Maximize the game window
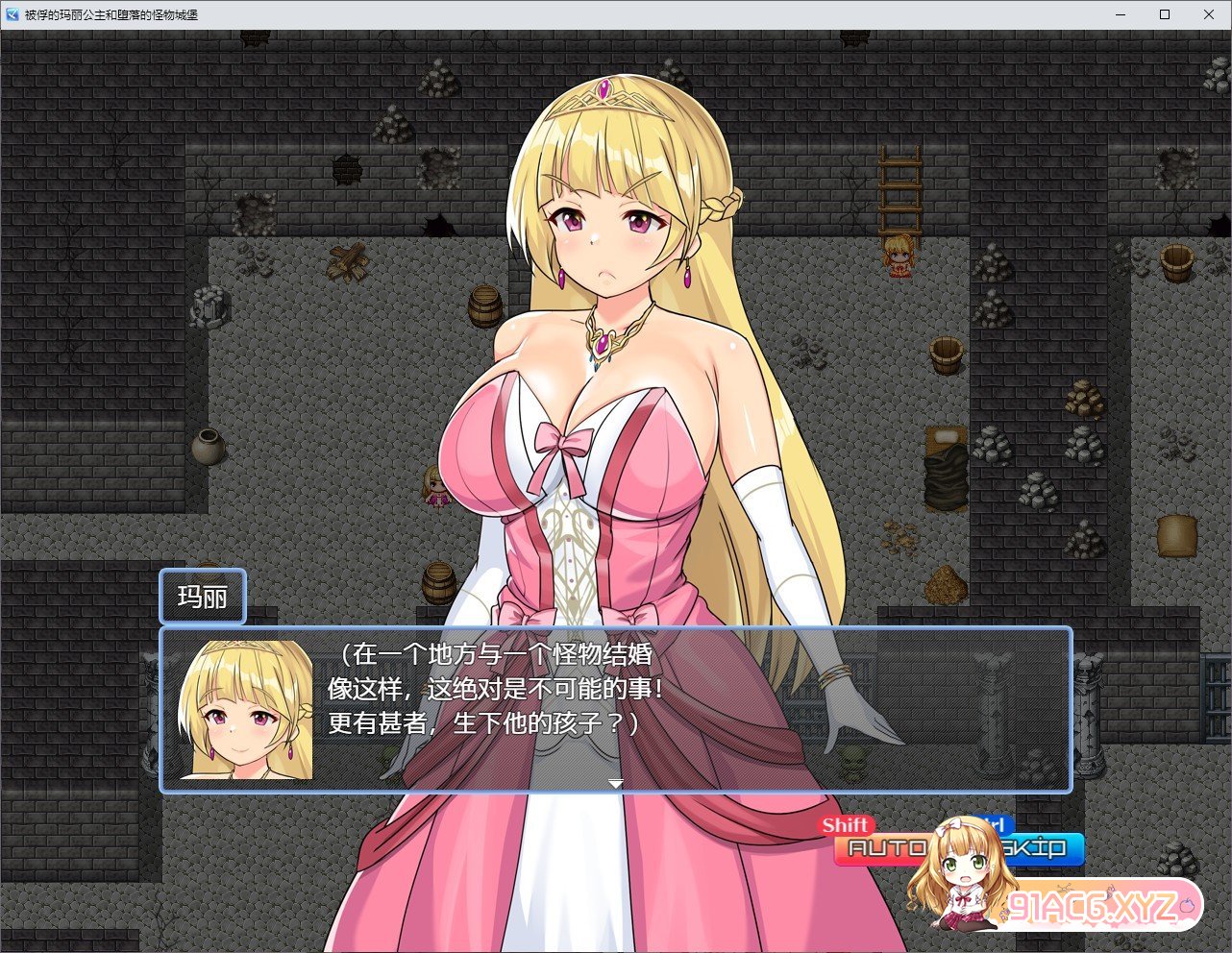Screen dimensions: 1232x953 click(x=1165, y=14)
